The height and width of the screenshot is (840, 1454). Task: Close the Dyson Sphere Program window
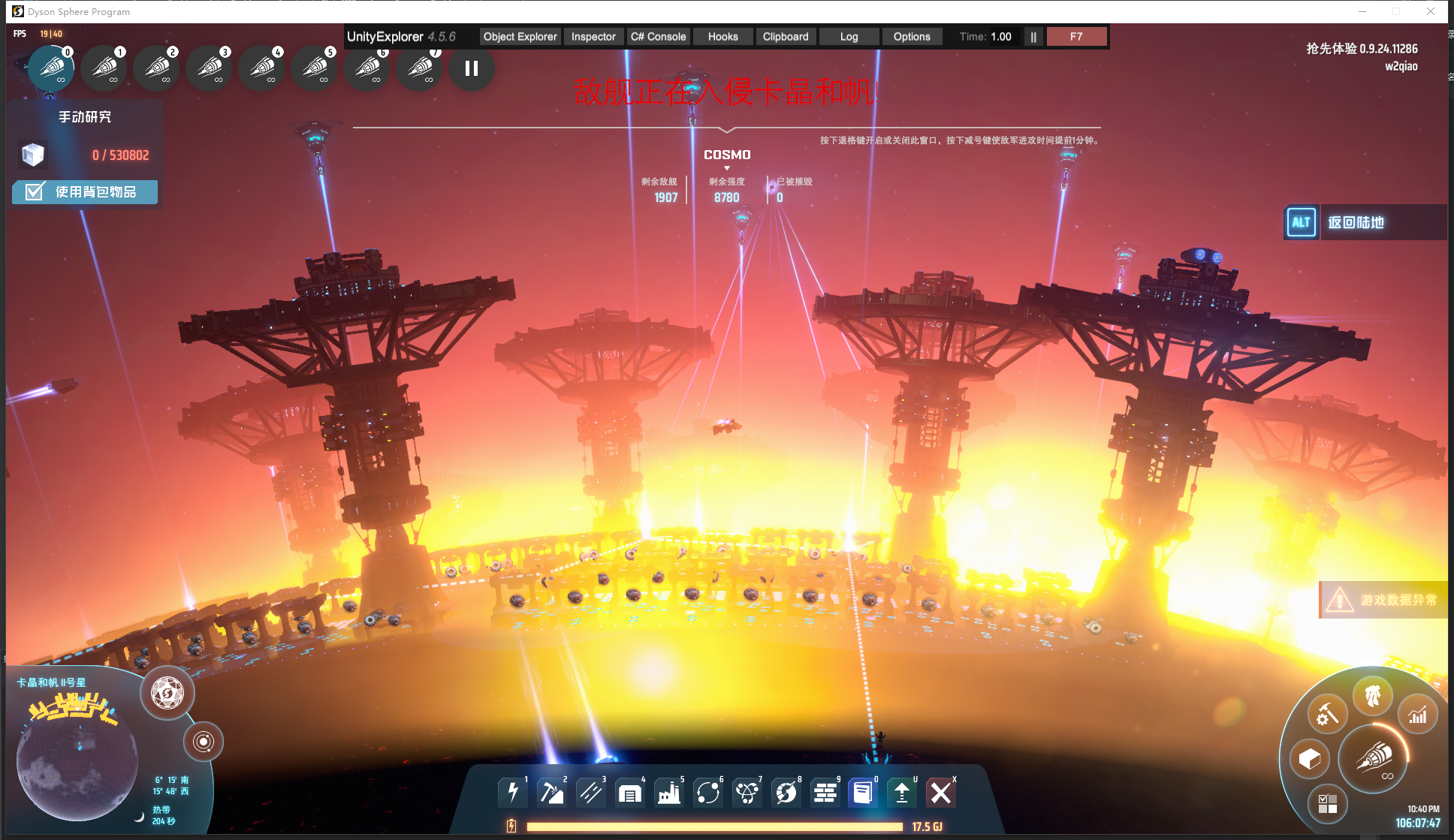pos(1431,11)
